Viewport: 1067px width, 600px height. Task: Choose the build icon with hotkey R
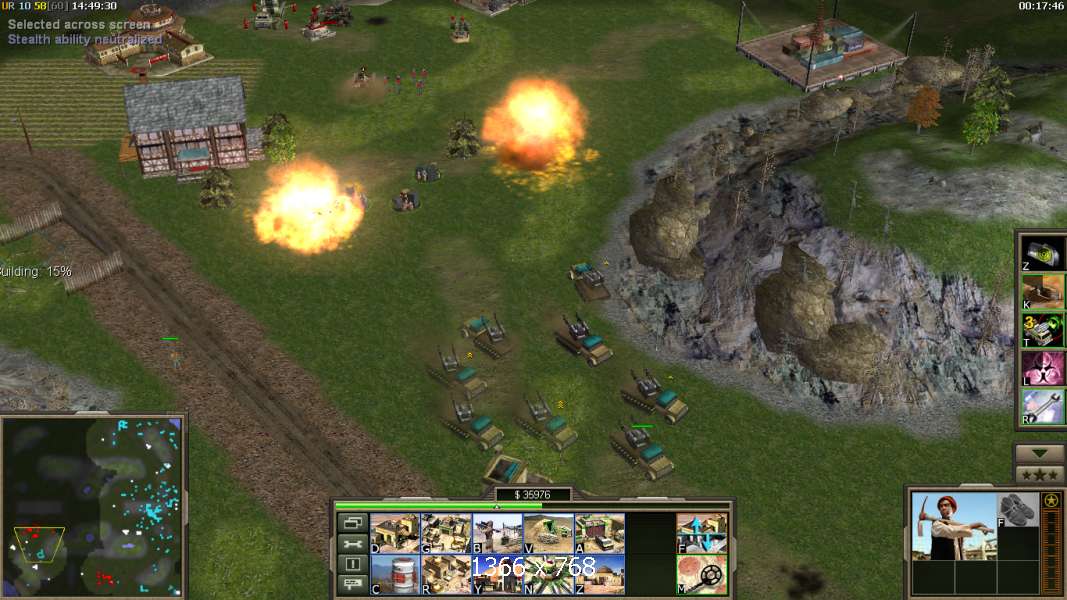[x=445, y=574]
